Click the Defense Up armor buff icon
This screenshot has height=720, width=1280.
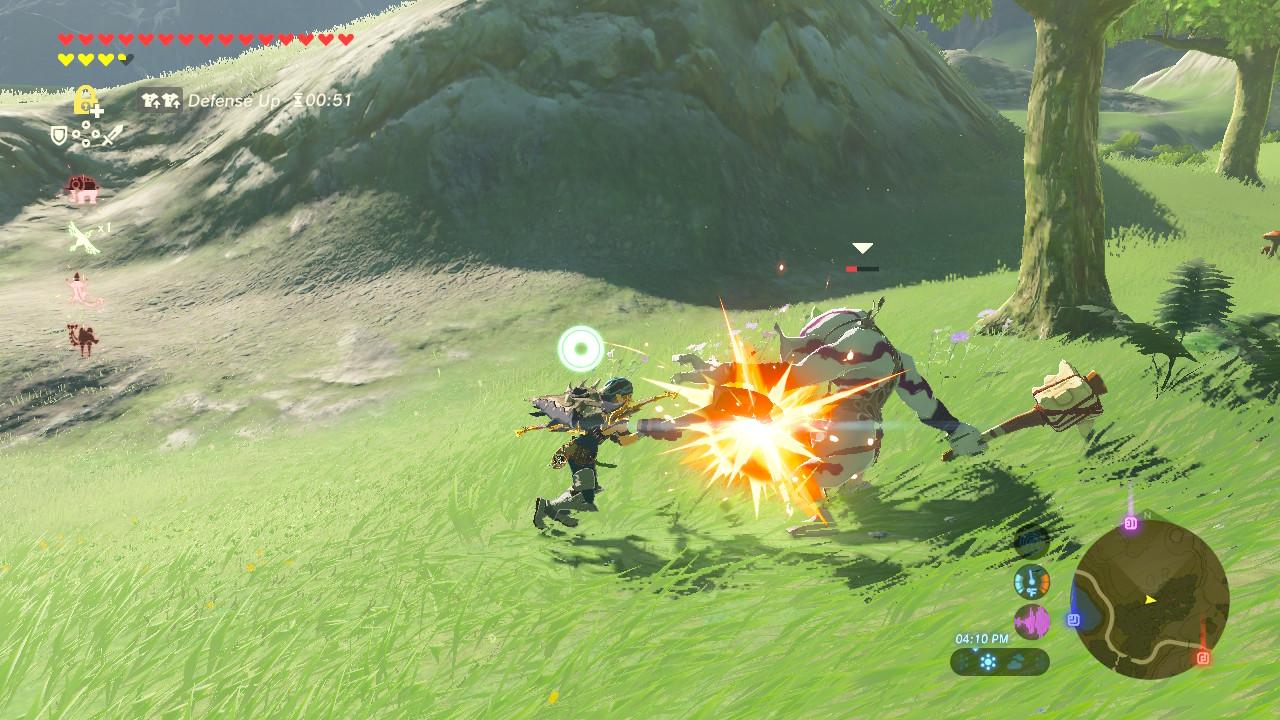click(x=160, y=100)
